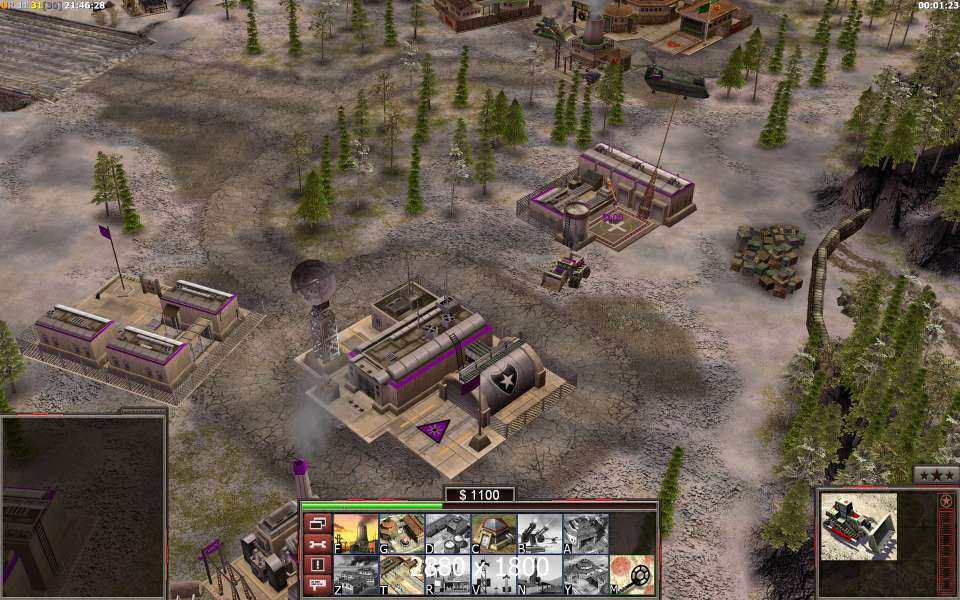Choose the Supply Center build icon marked D
The width and height of the screenshot is (960, 600).
pyautogui.click(x=447, y=534)
